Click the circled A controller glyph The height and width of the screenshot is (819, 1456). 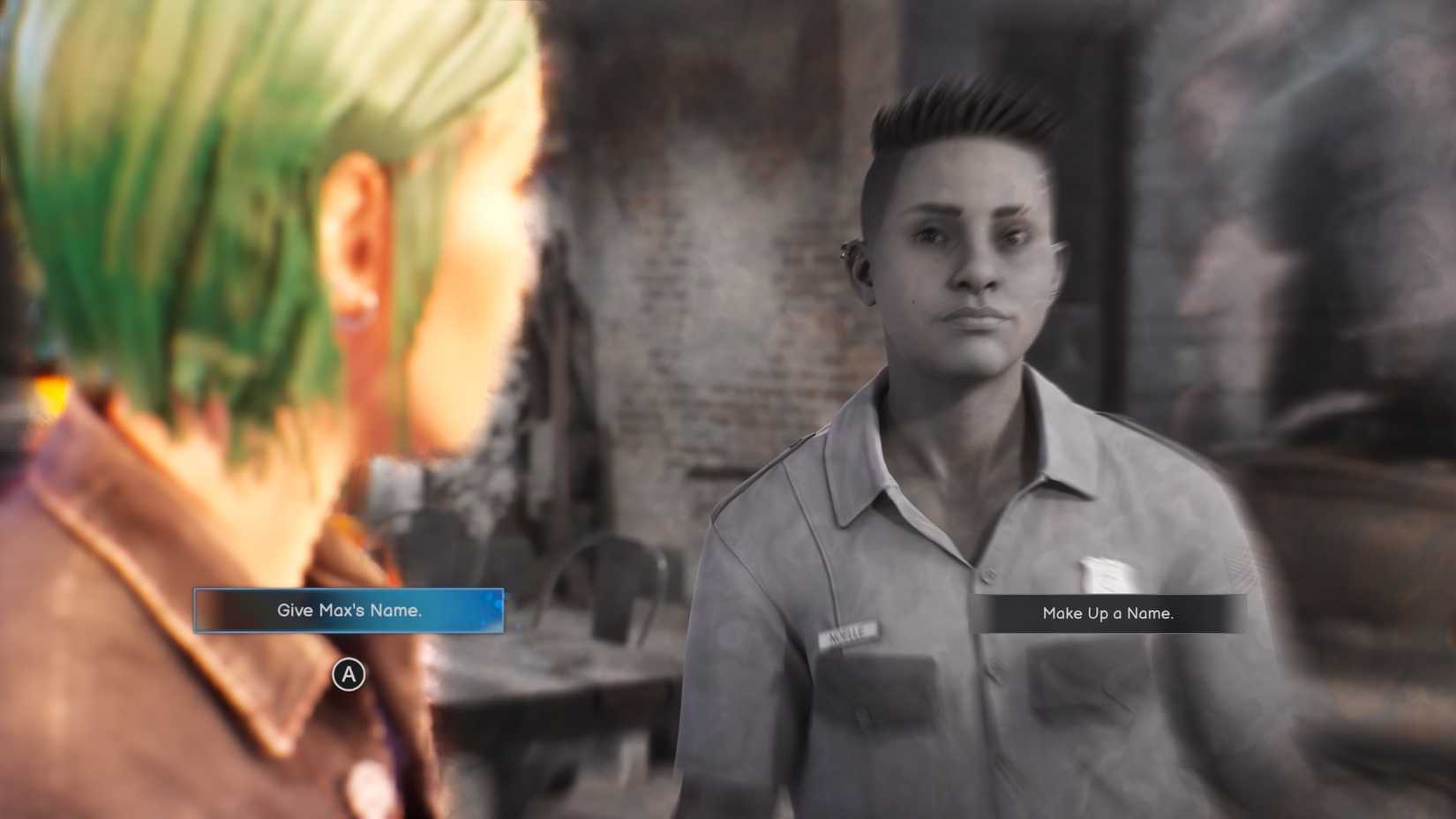(x=349, y=676)
